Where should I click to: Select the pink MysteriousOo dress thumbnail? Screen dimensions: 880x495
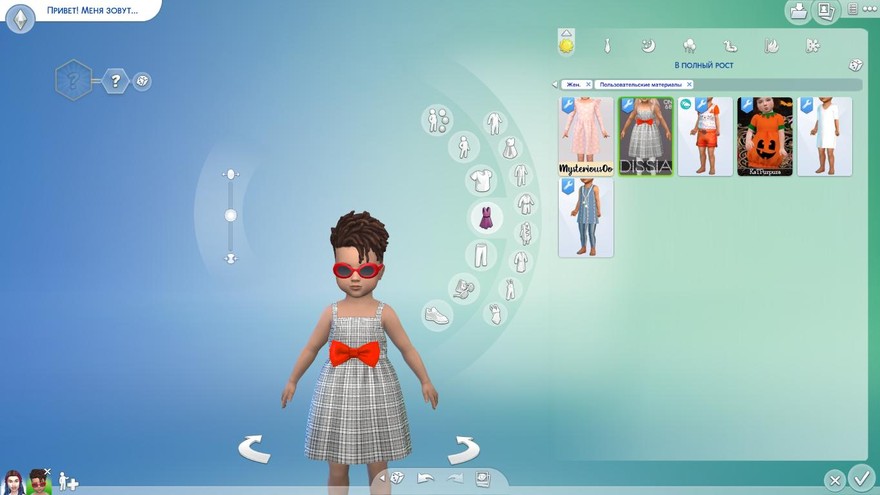click(x=585, y=135)
